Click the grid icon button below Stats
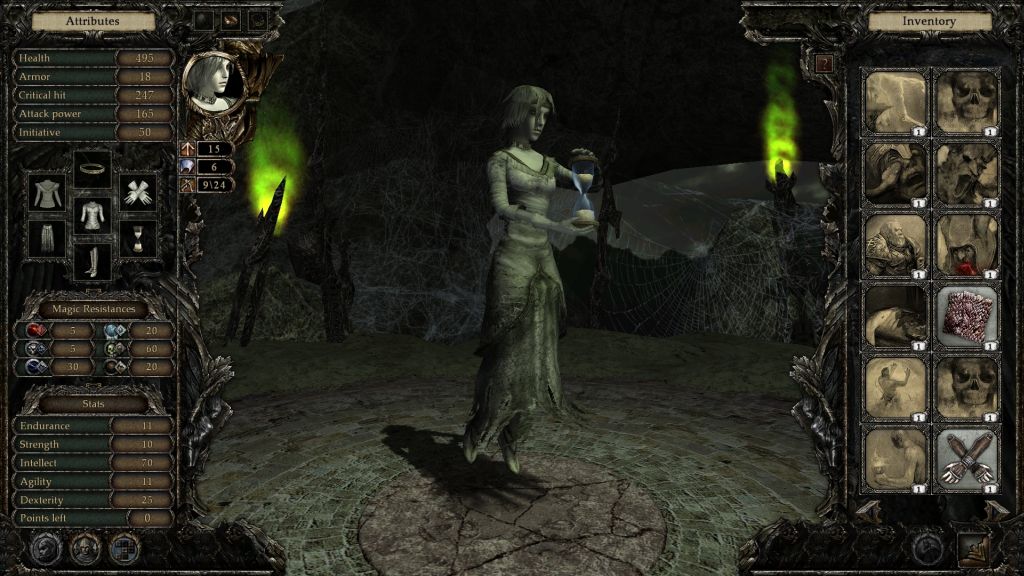The image size is (1024, 576). pyautogui.click(x=124, y=547)
